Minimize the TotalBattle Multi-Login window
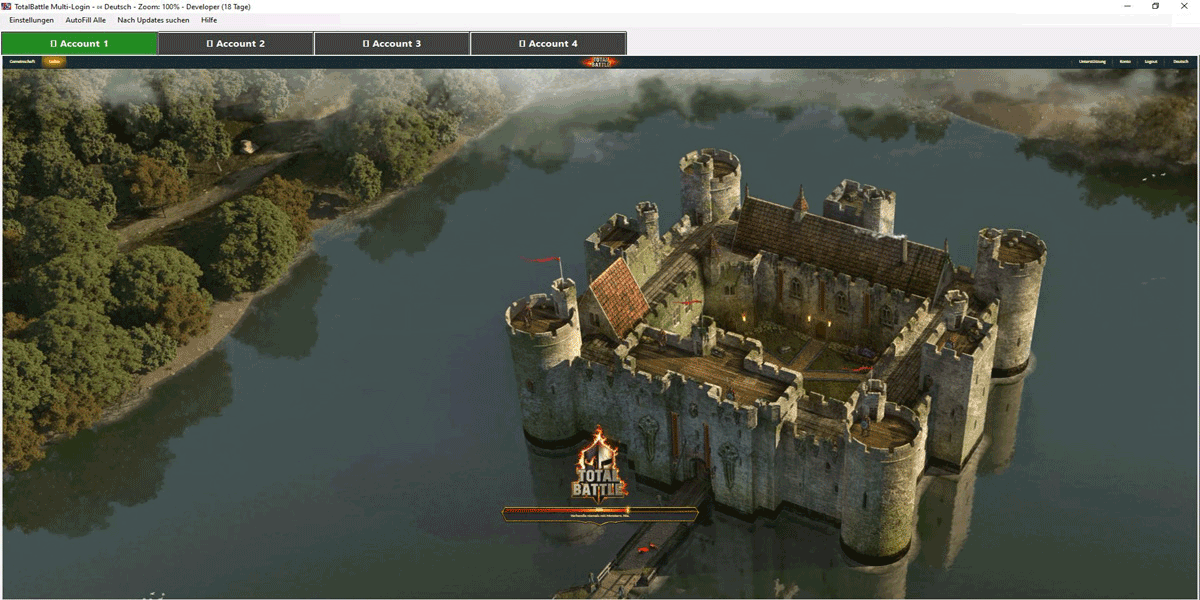 point(1127,6)
